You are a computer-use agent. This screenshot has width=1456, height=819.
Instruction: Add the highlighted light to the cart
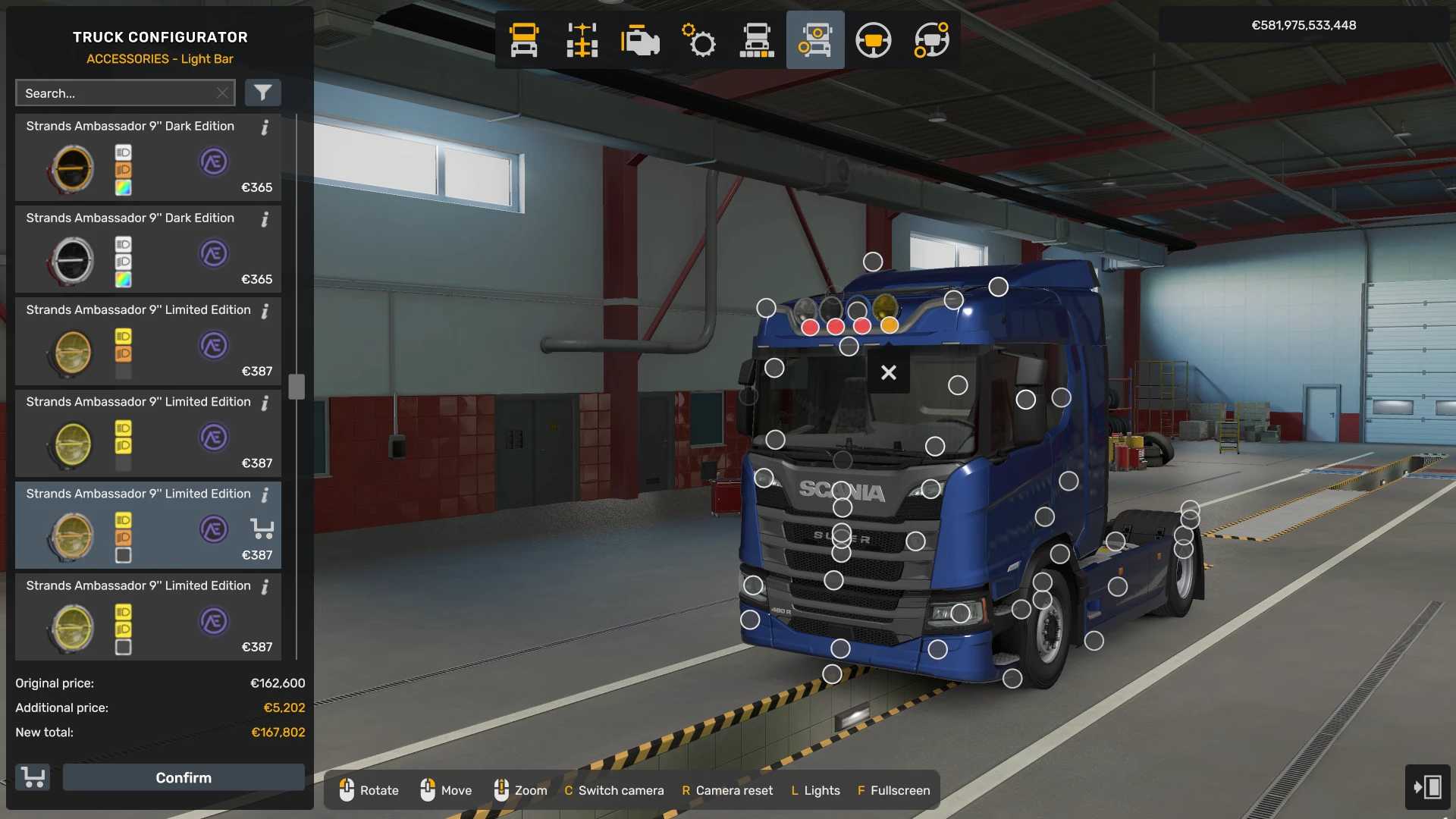[x=262, y=529]
